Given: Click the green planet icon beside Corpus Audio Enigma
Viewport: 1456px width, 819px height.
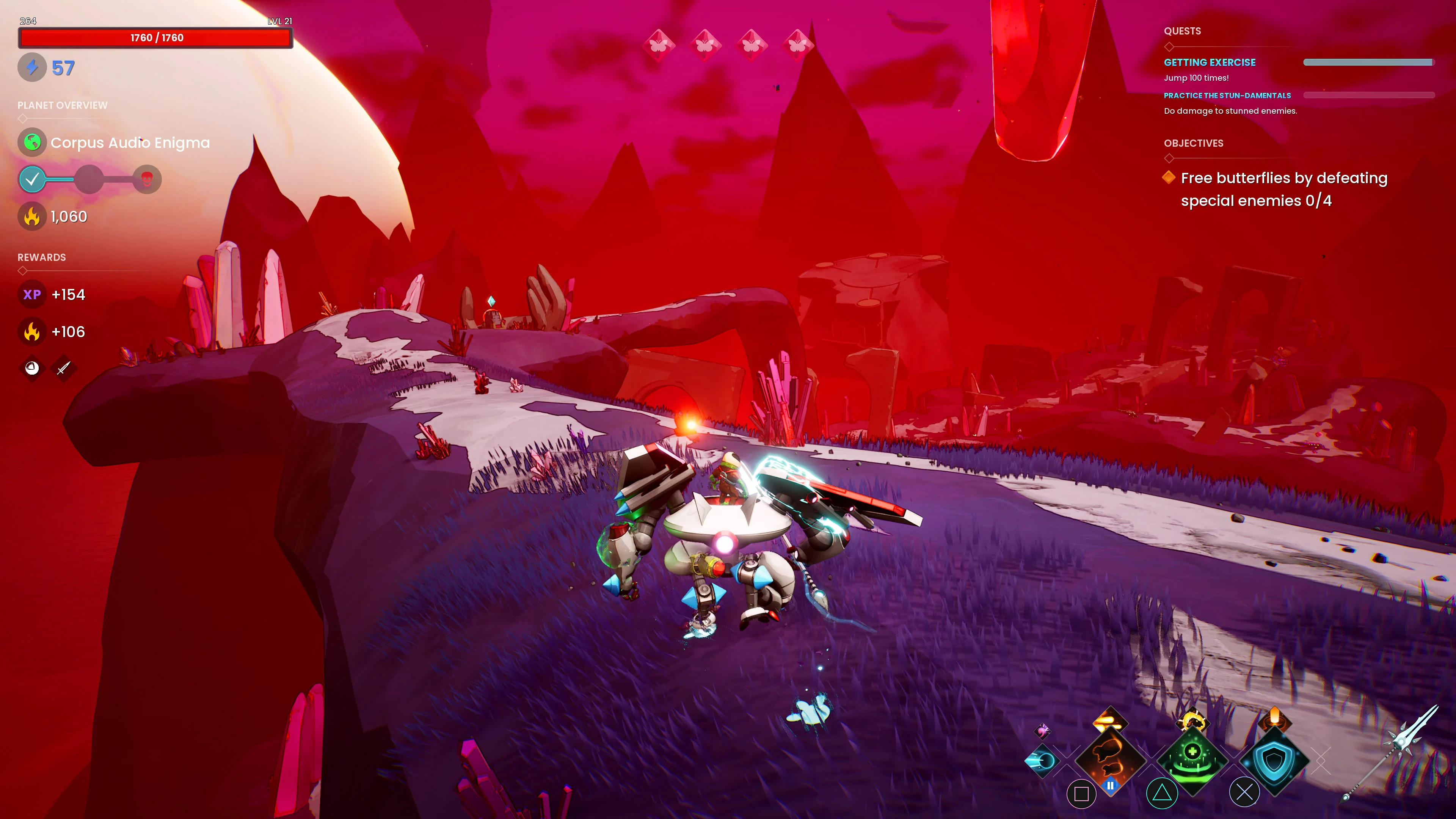Looking at the screenshot, I should click(32, 143).
